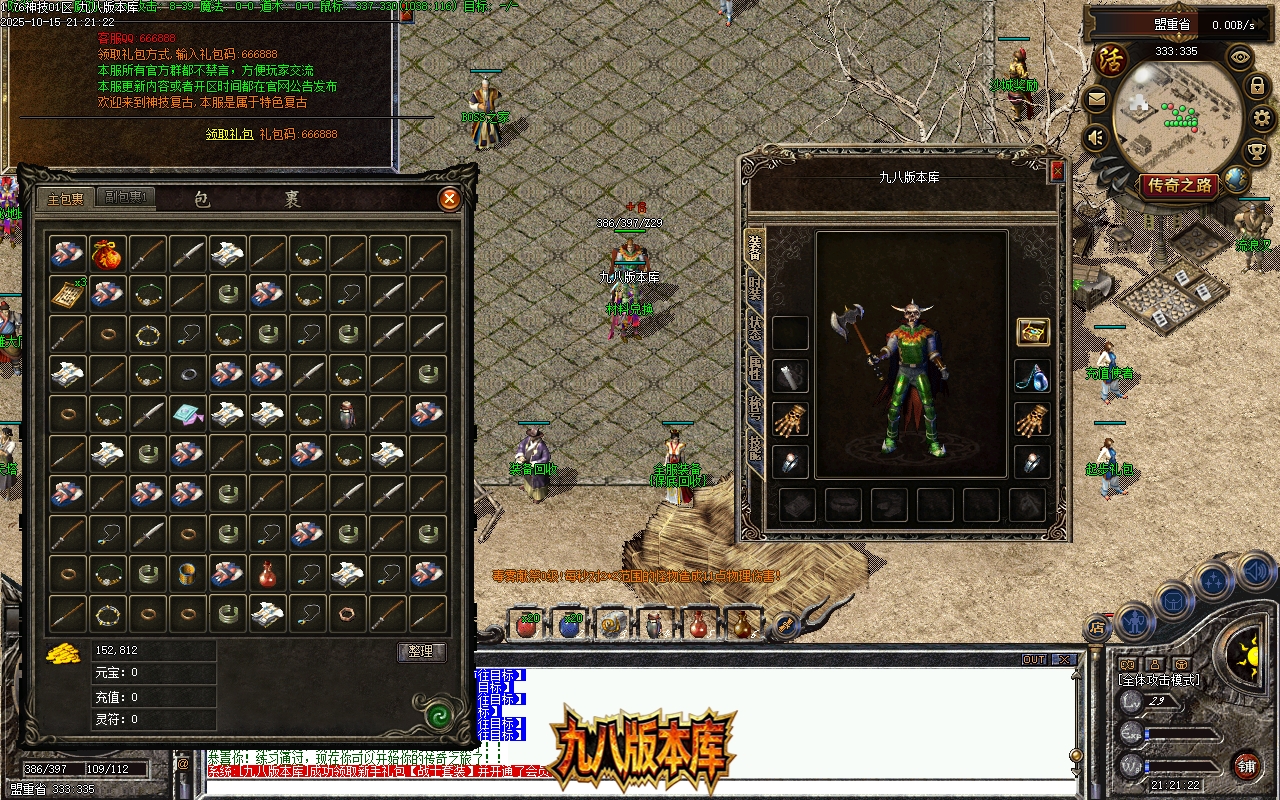The image size is (1280, 800).
Task: Expand the bandwidth bar via the double arrows
Action: 1258,23
